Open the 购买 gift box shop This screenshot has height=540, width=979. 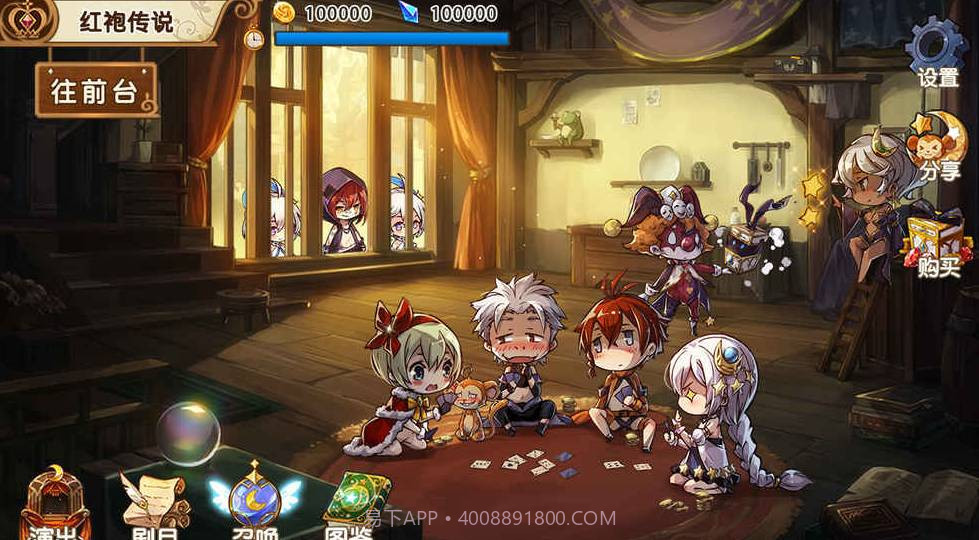point(937,245)
